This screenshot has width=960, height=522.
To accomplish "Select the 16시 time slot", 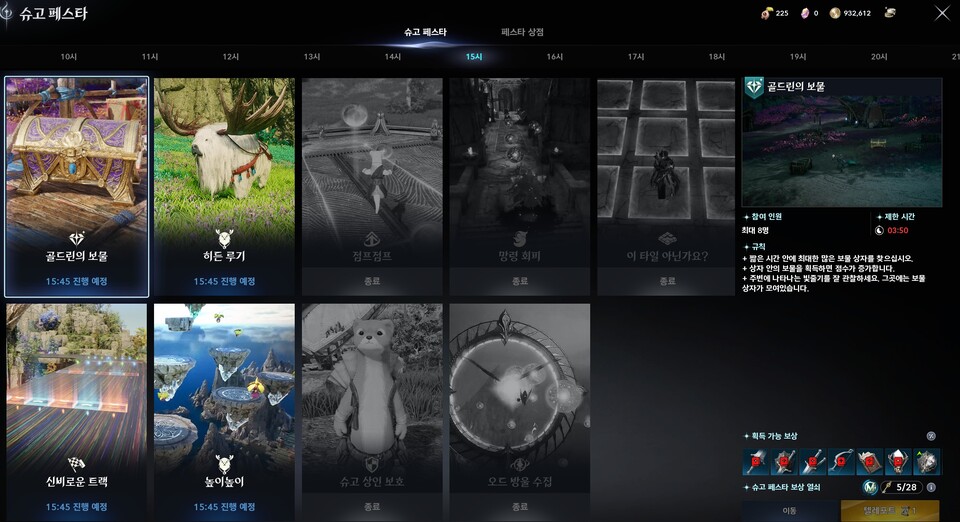I will (555, 57).
